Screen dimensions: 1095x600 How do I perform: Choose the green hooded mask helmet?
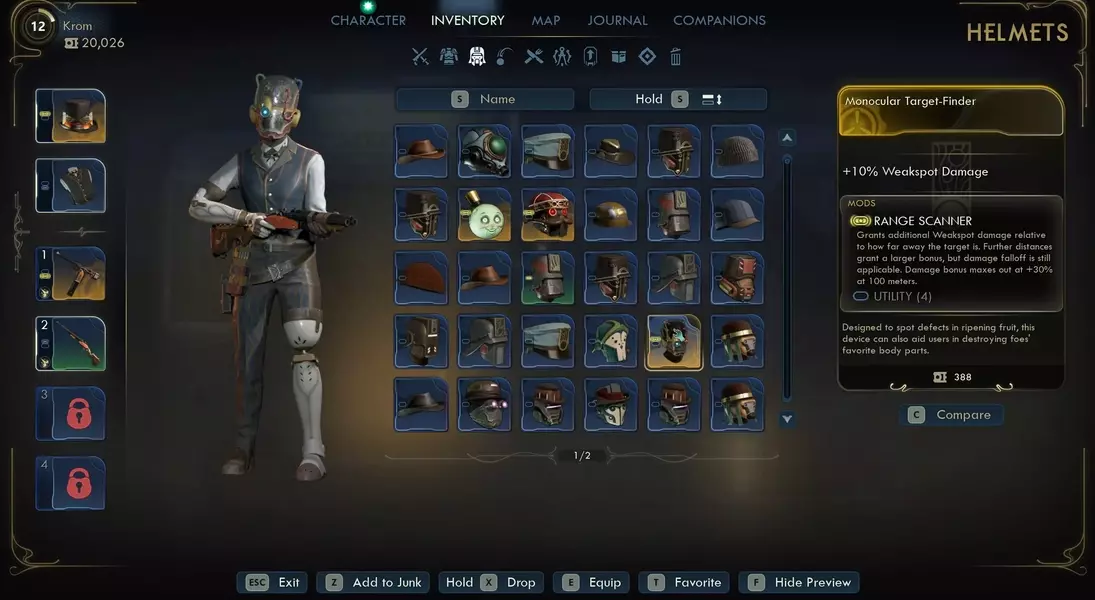pyautogui.click(x=611, y=342)
